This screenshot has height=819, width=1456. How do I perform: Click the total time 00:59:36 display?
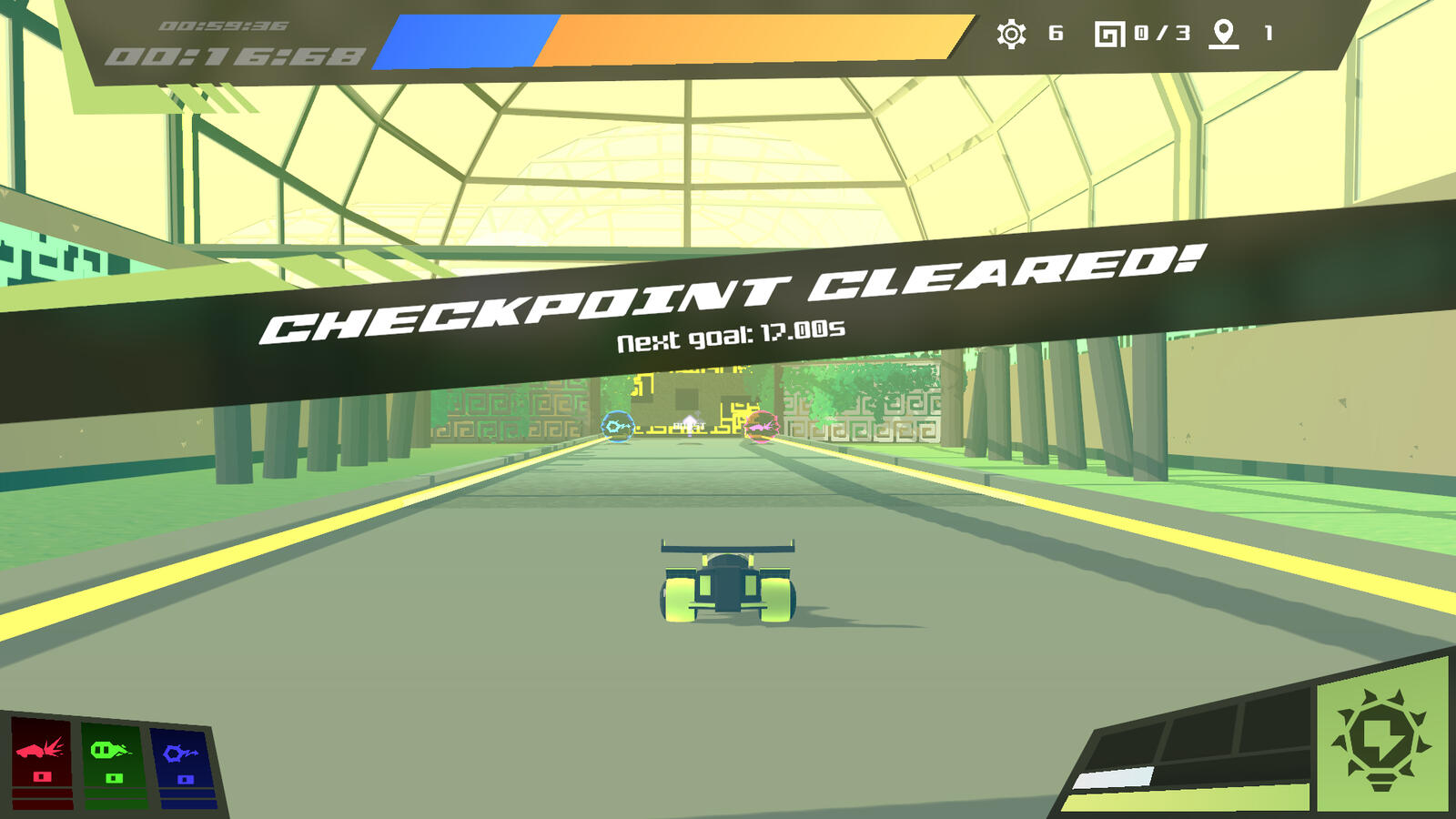click(x=223, y=27)
